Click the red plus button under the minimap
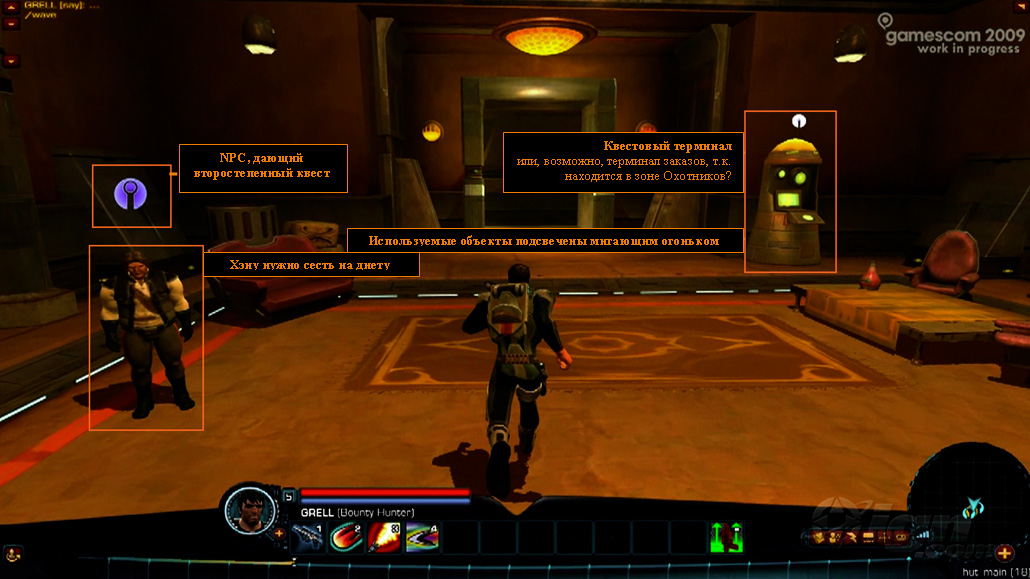The width and height of the screenshot is (1030, 579). pyautogui.click(x=1005, y=552)
